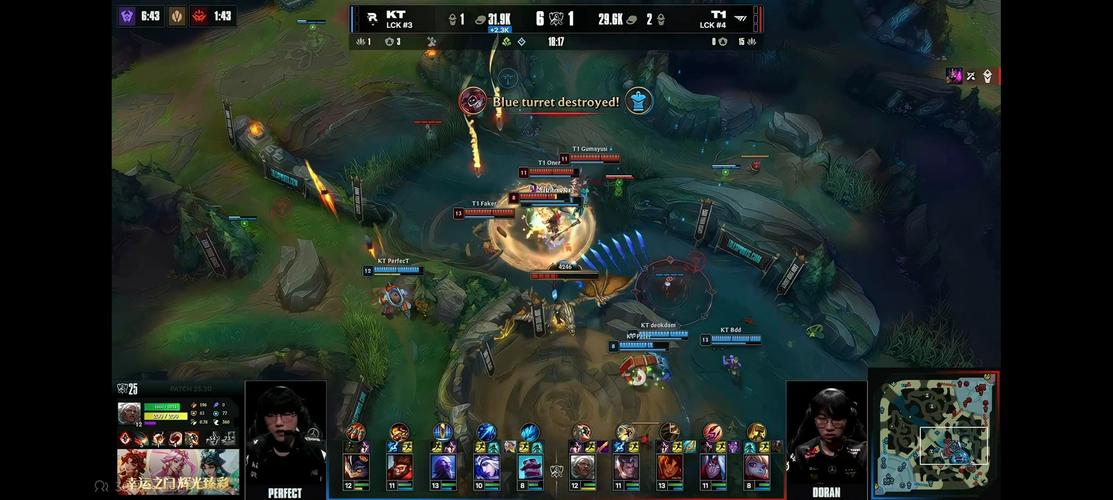The image size is (1113, 500).
Task: Select the PERFECT player camera
Action: pos(285,438)
